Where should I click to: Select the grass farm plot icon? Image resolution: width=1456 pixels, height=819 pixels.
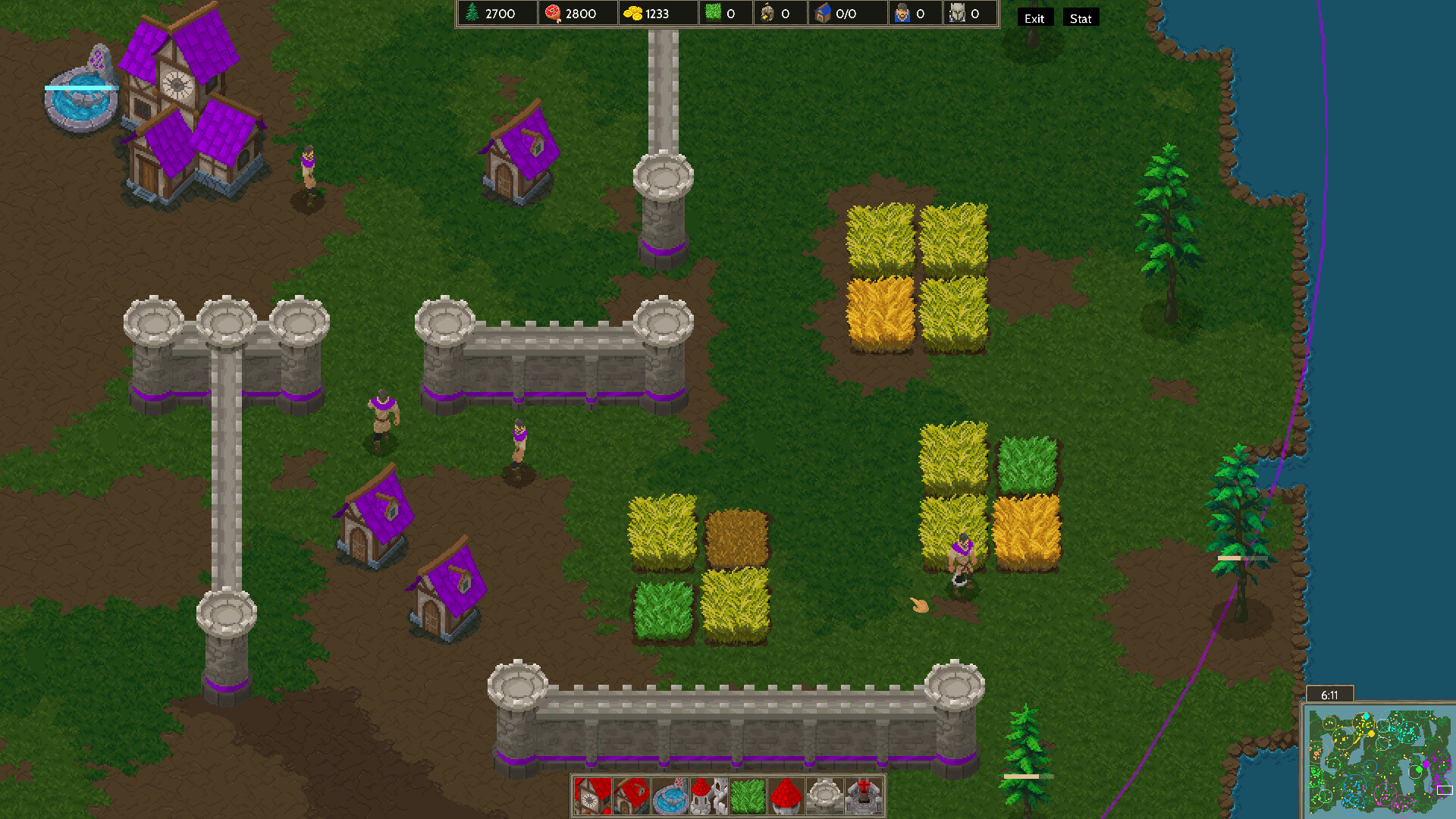[748, 794]
